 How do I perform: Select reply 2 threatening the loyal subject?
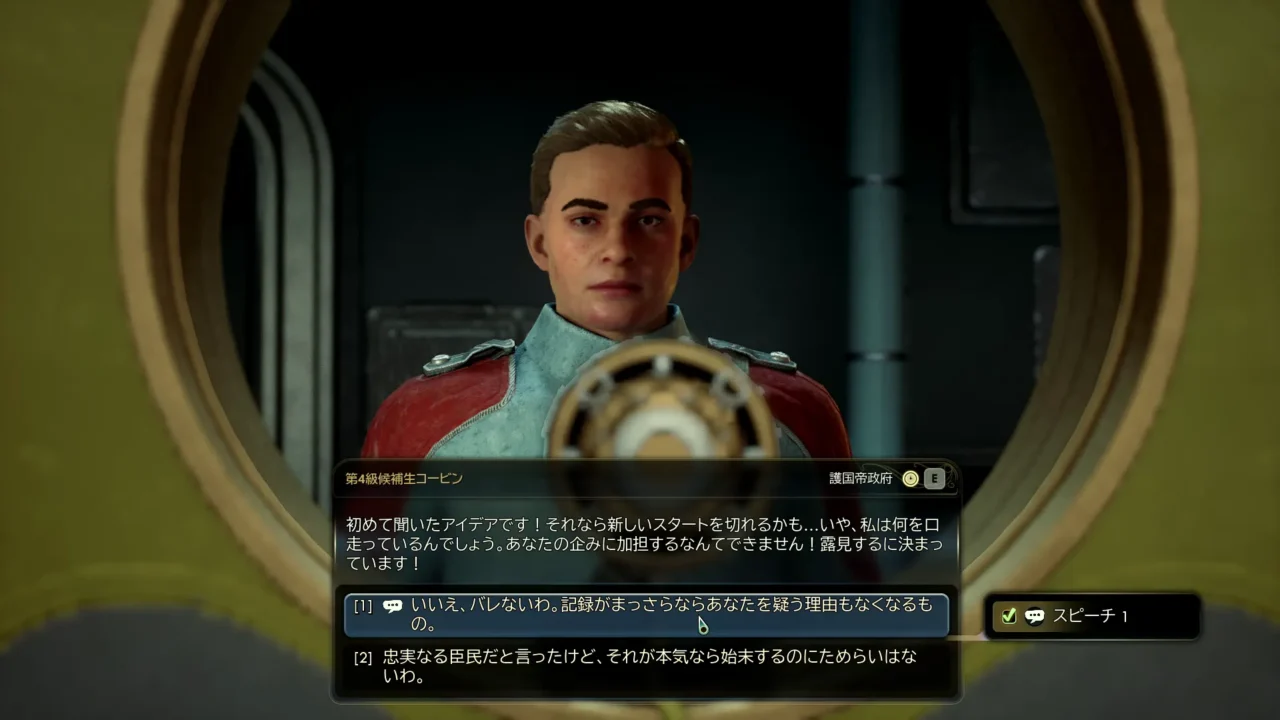(x=646, y=667)
